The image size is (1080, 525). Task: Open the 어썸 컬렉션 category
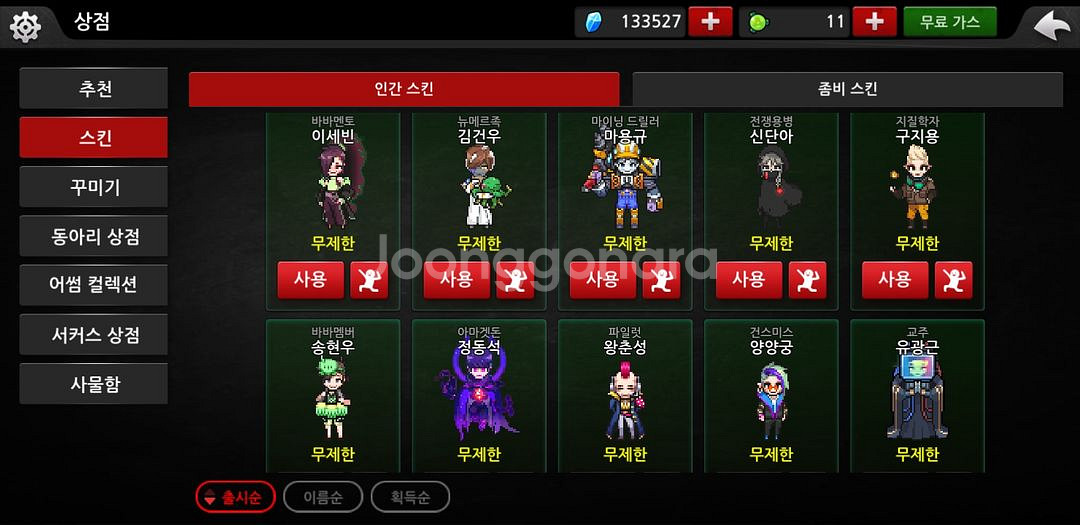click(94, 285)
